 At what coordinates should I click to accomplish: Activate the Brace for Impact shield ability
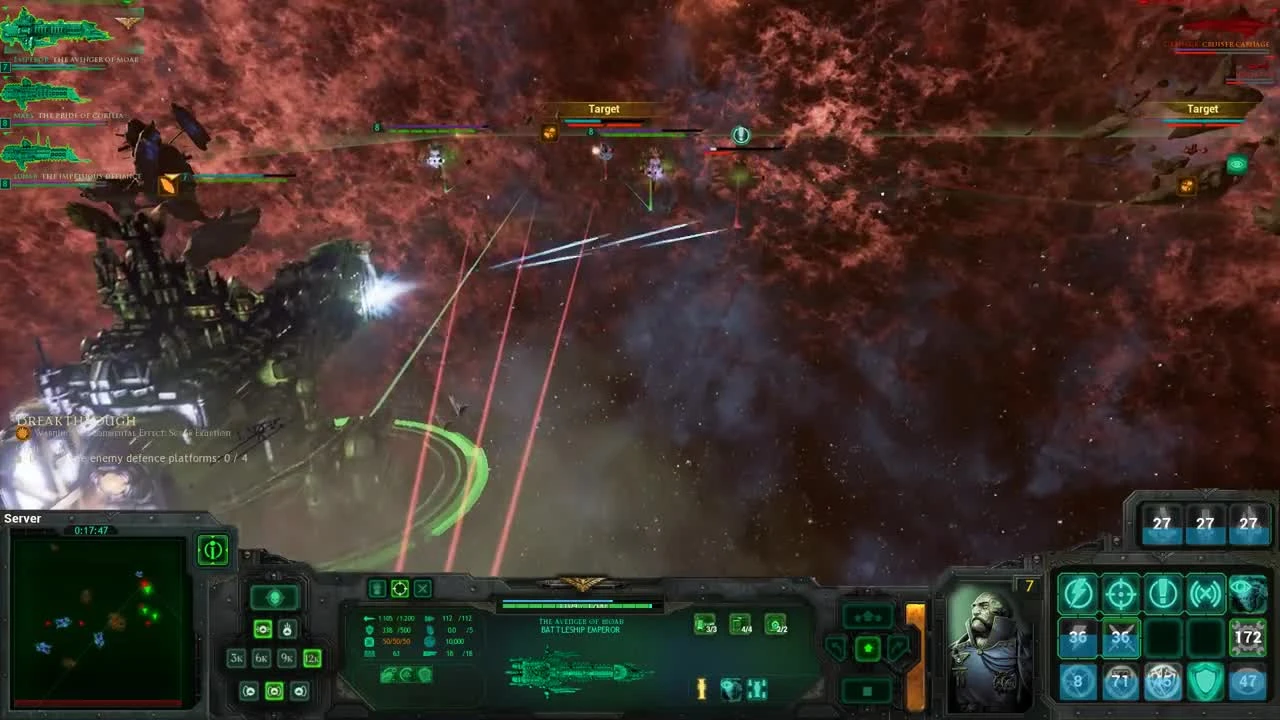[x=1204, y=681]
